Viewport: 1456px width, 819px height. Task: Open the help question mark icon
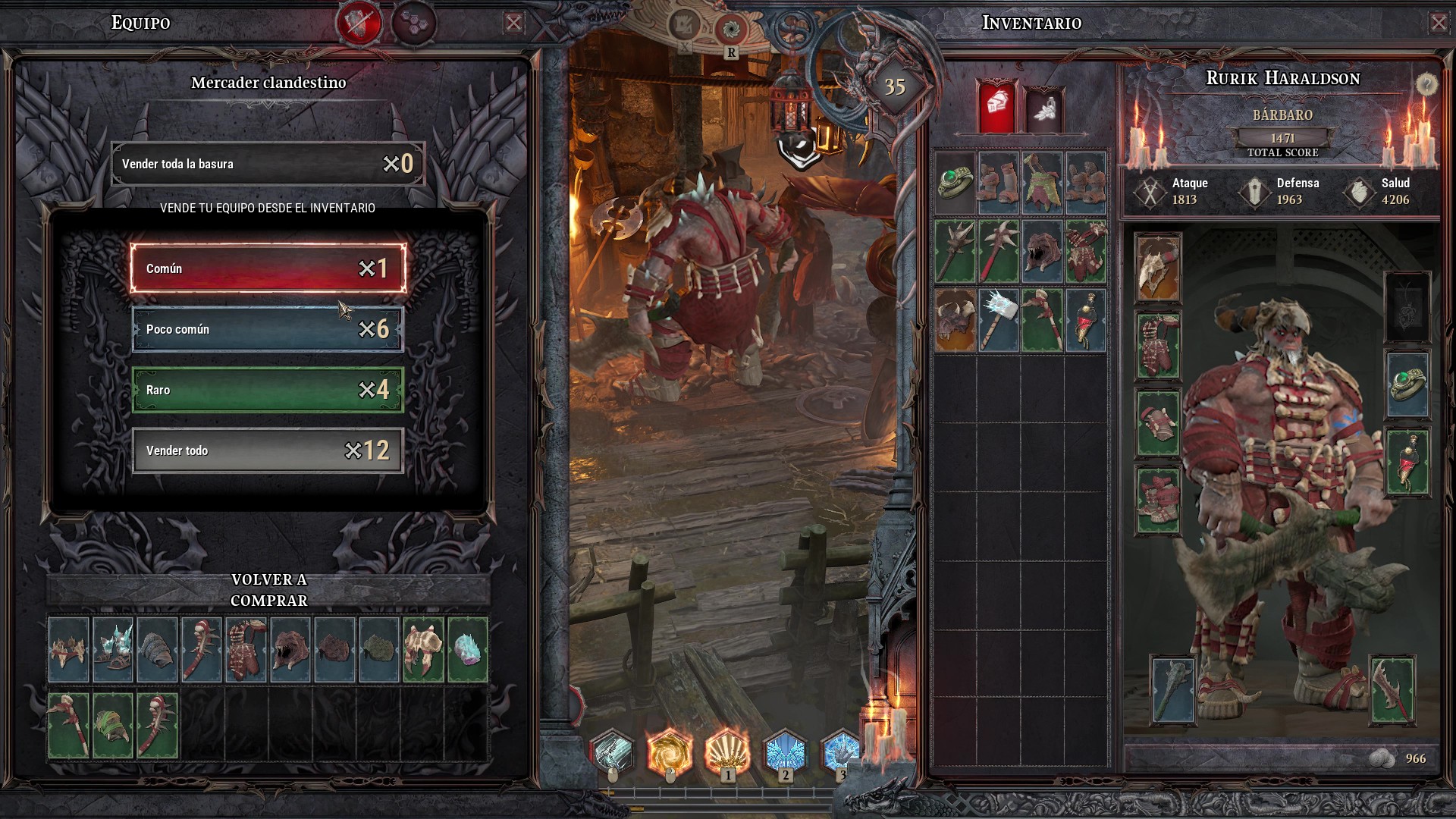tap(1426, 84)
